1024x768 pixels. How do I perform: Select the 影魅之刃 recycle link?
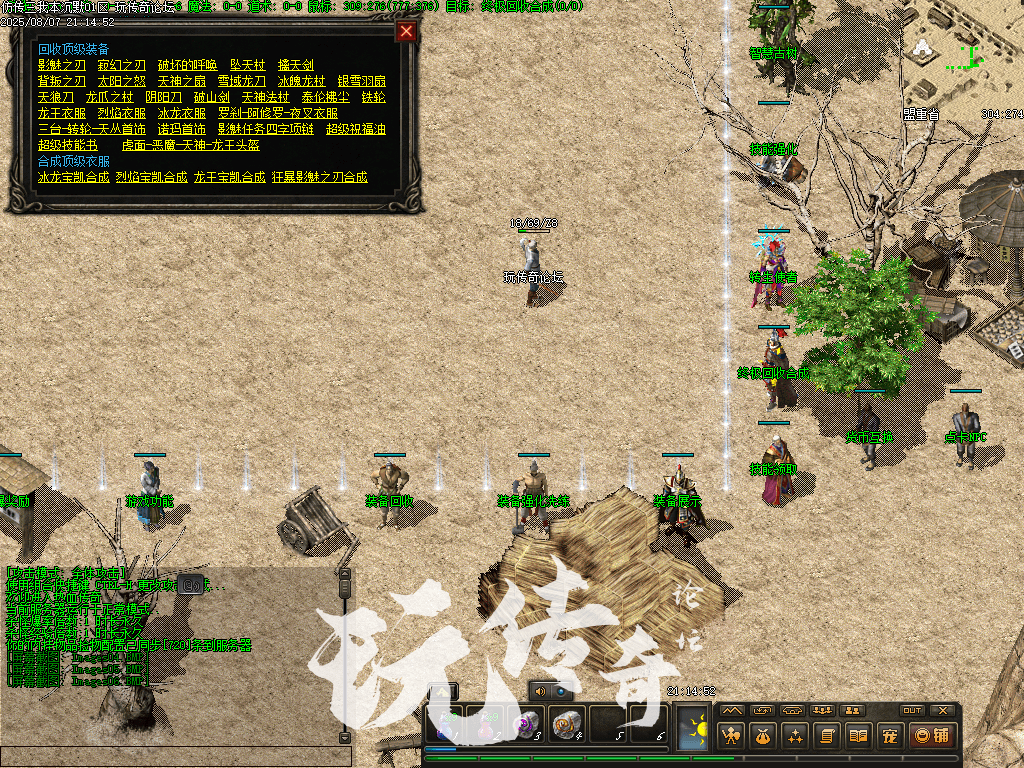(x=62, y=65)
